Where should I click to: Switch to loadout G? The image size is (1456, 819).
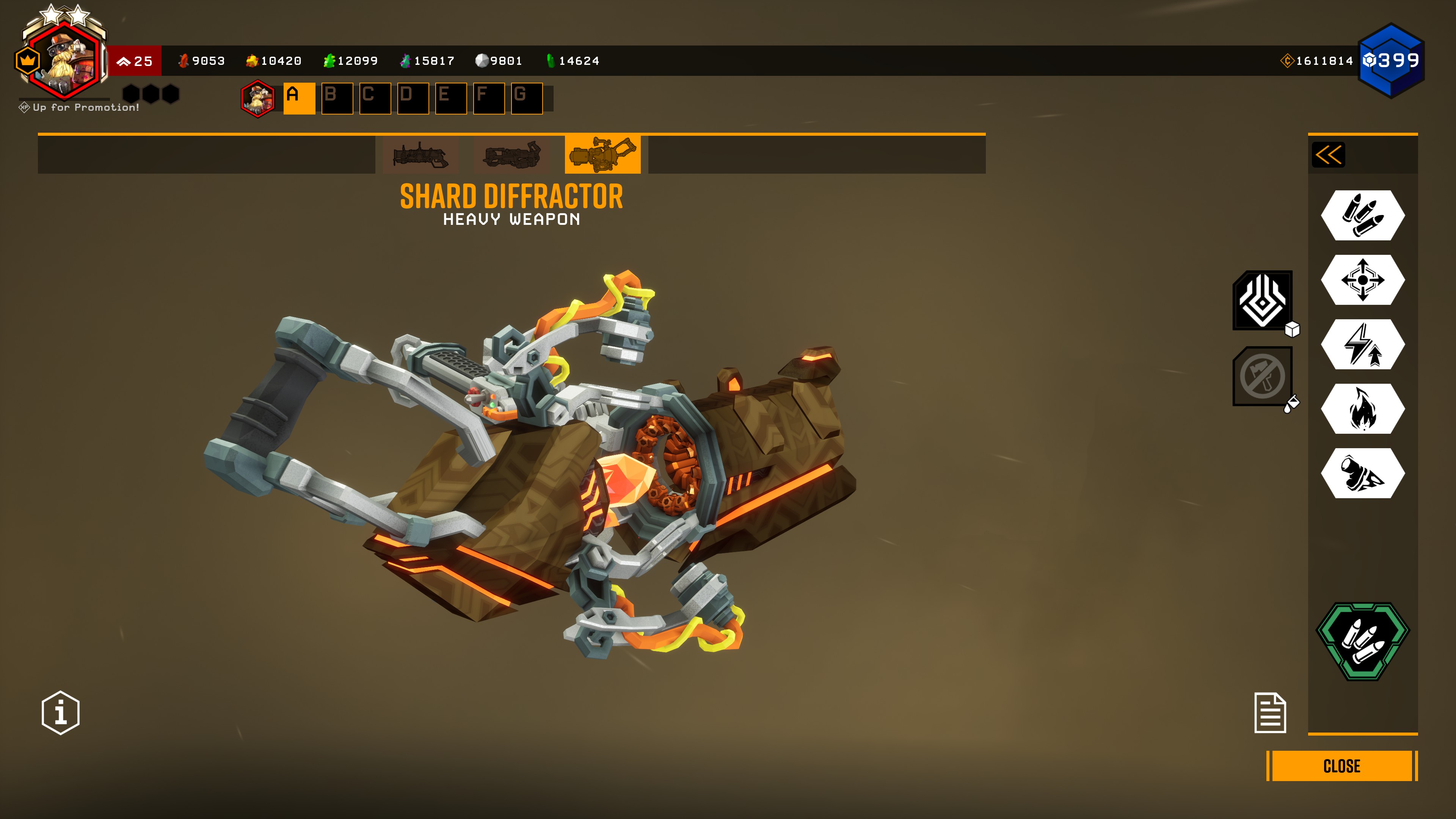[526, 98]
